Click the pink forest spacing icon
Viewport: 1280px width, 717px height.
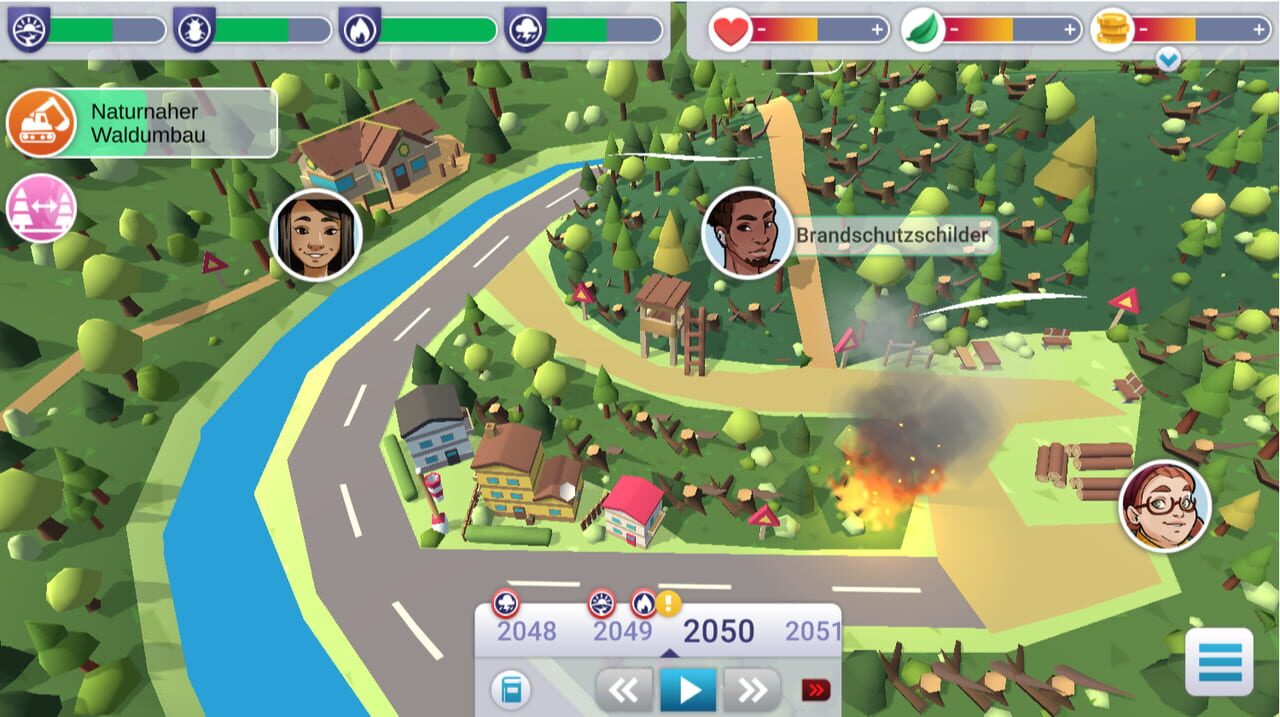pyautogui.click(x=42, y=209)
